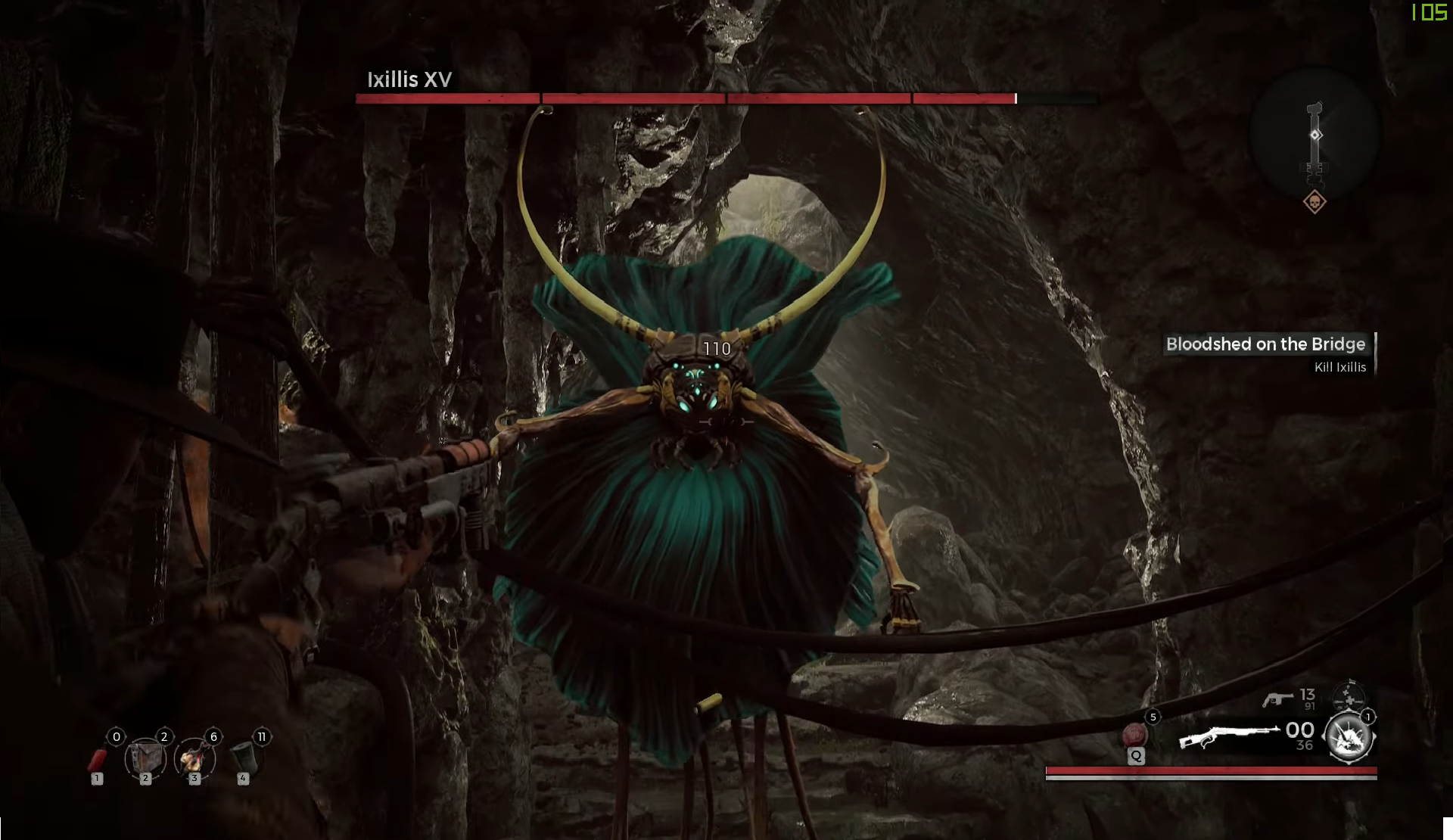Activate the explosive burst weapon mod
This screenshot has width=1453, height=840.
point(1349,736)
